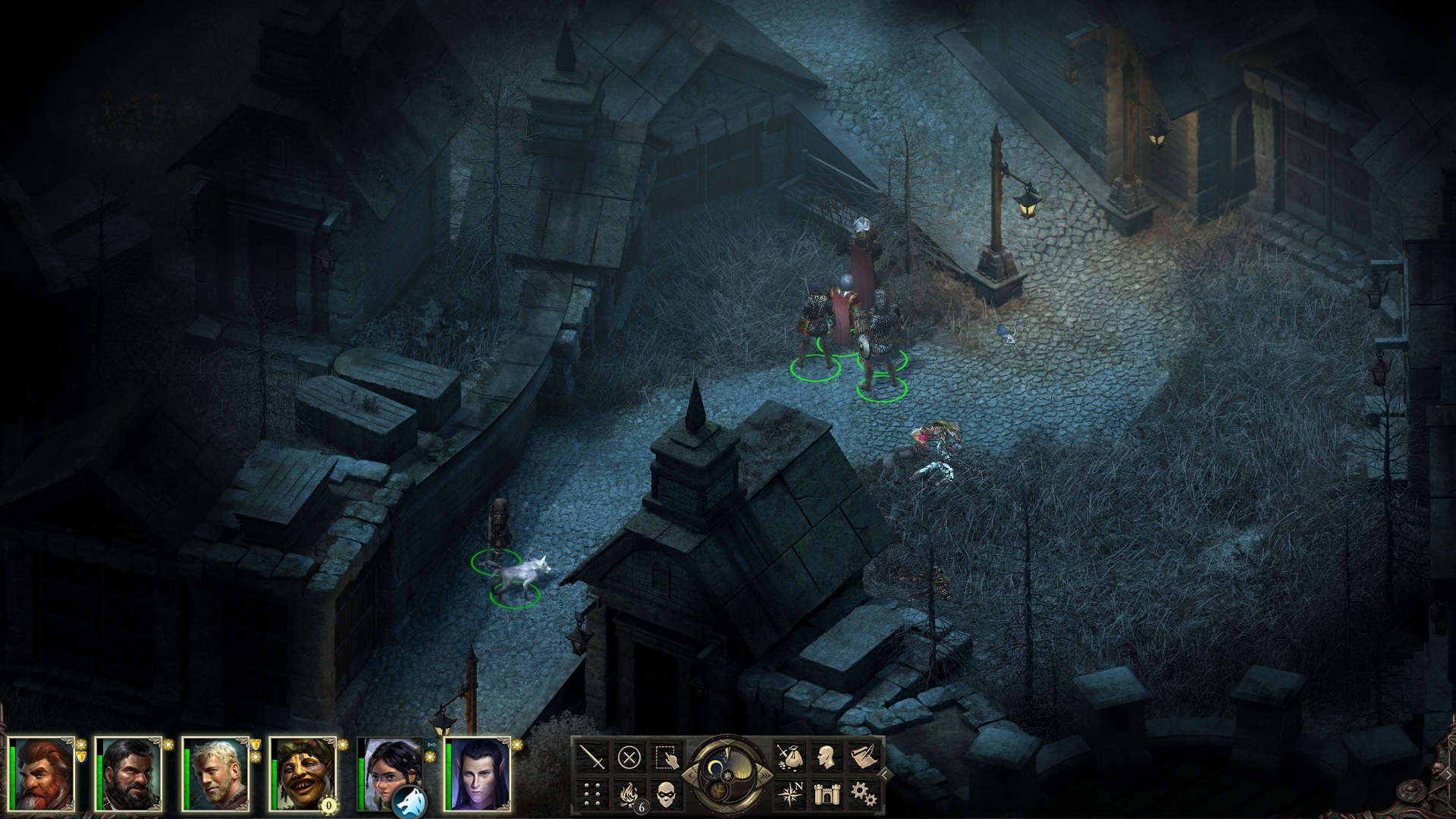The image size is (1456, 819).
Task: Select the red-bearded dwarf's portrait
Action: (42, 777)
